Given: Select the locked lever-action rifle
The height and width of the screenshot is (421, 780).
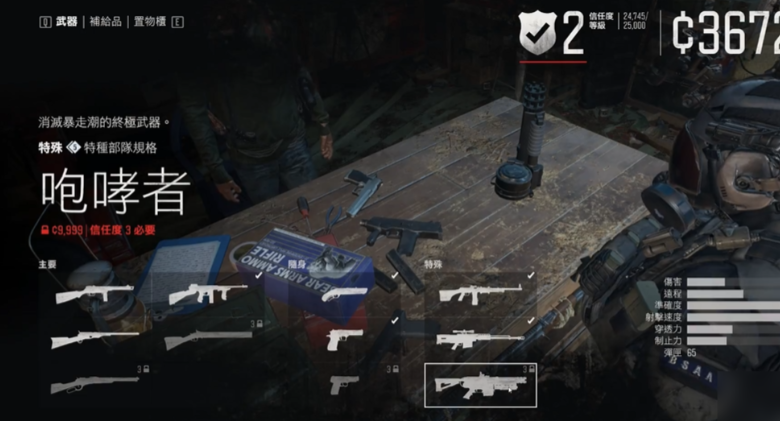Looking at the screenshot, I should click(94, 385).
